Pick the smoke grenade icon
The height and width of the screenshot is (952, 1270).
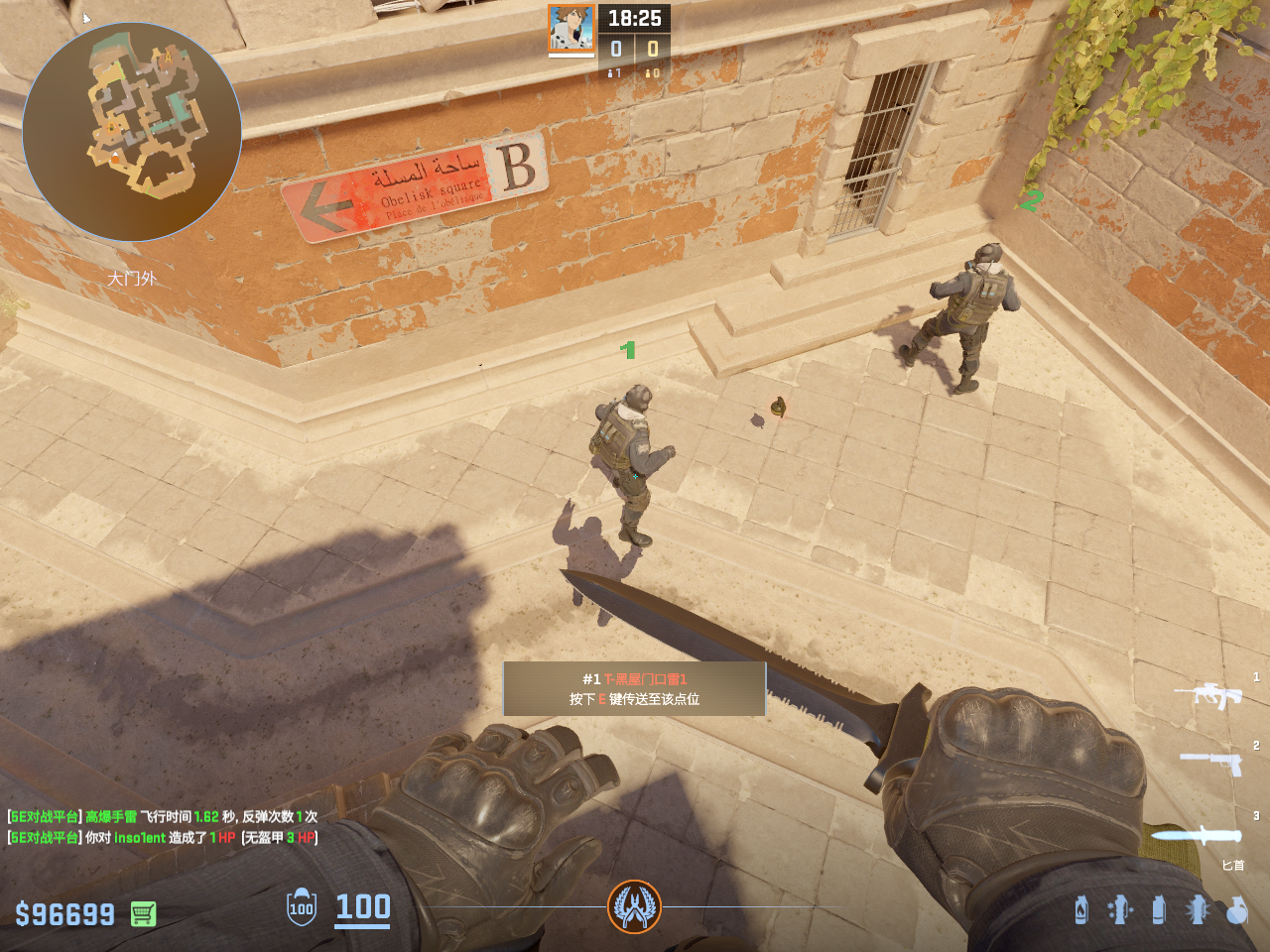(1158, 909)
